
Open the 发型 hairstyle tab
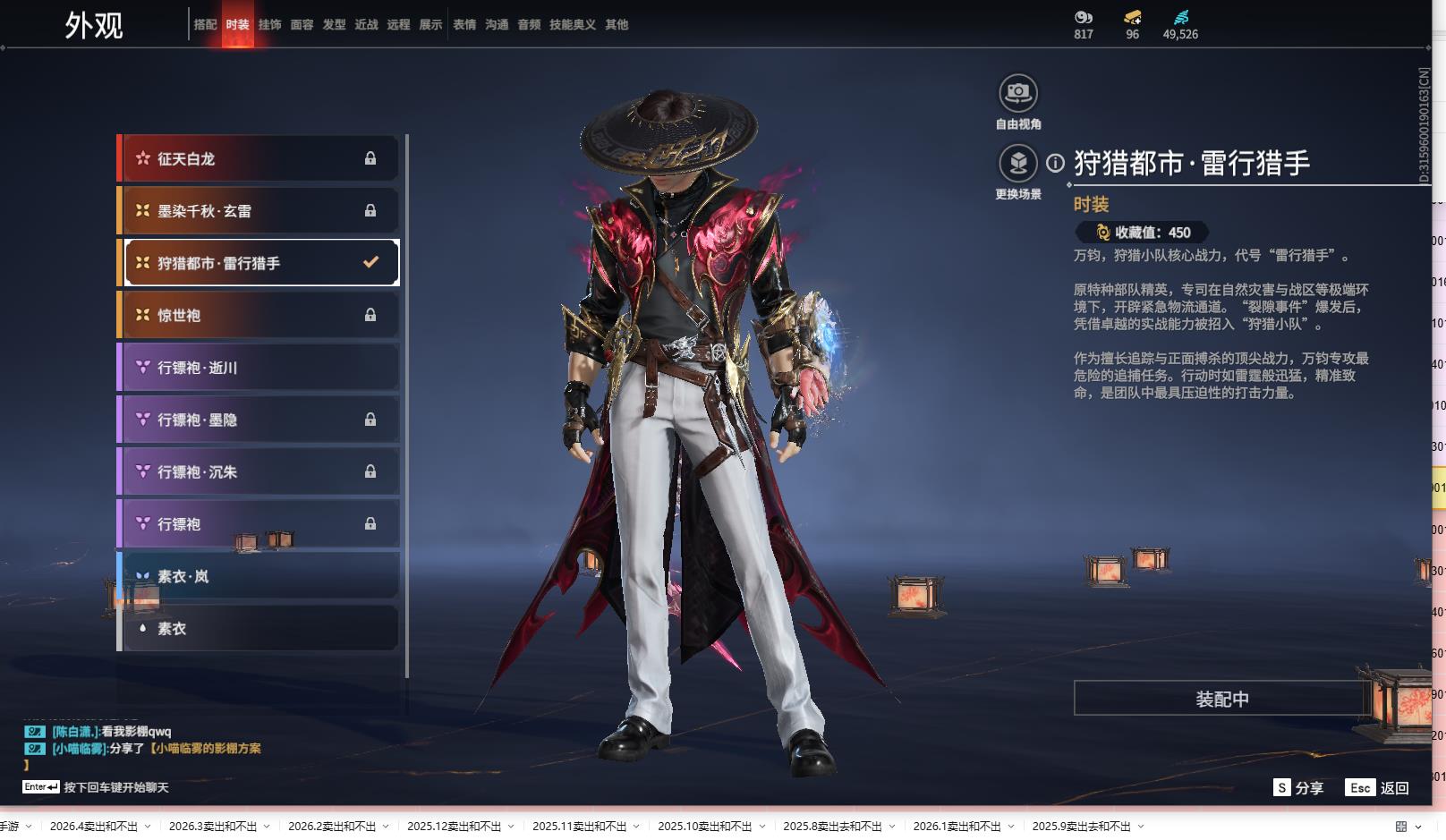point(334,25)
